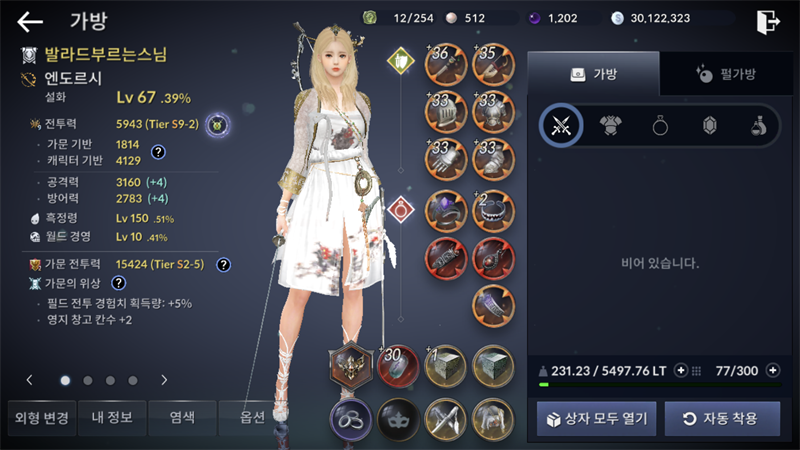Viewport: 800px width, 450px height.
Task: Click the exit door icon
Action: pyautogui.click(x=767, y=21)
